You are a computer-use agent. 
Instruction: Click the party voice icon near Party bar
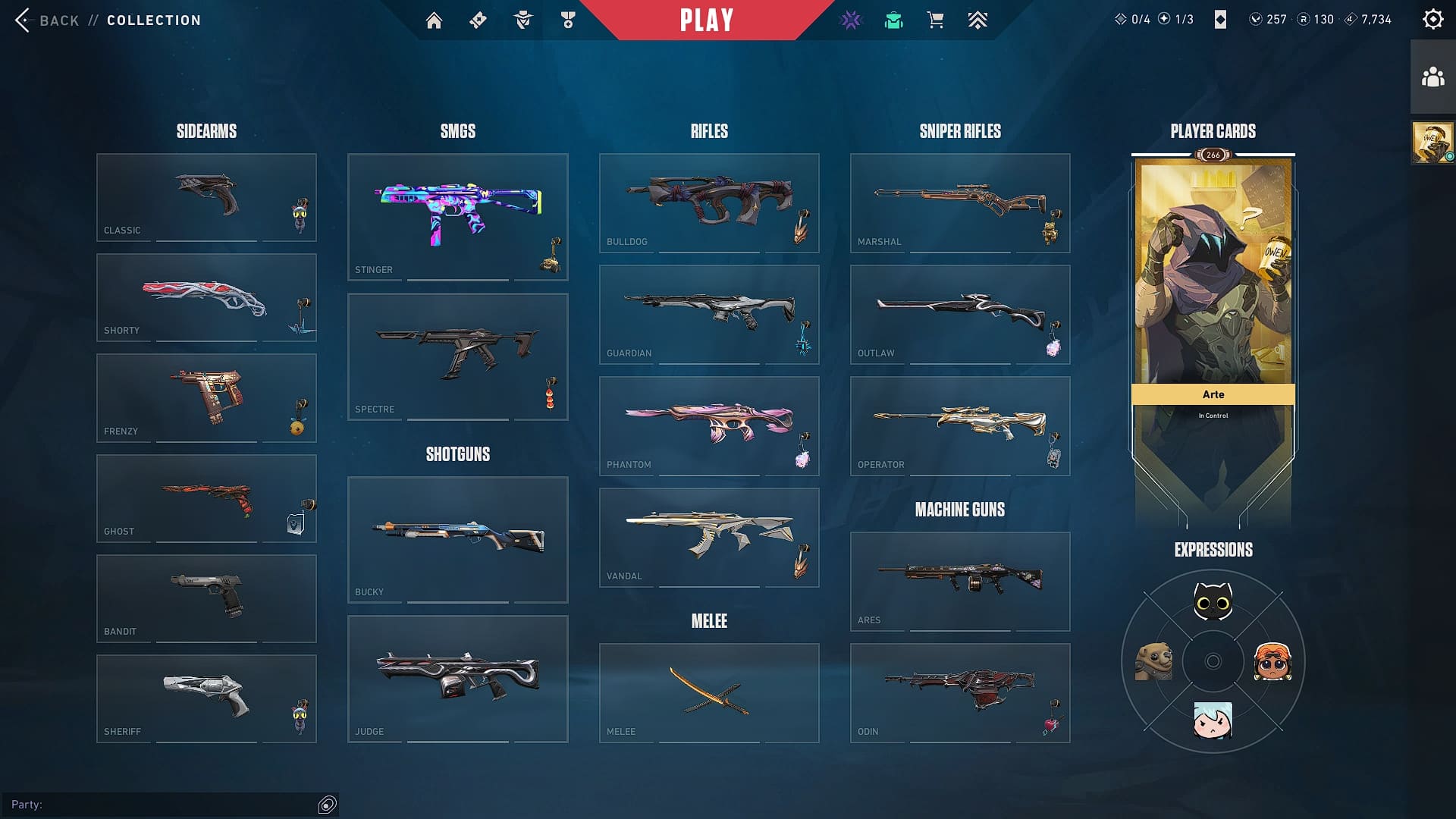tap(327, 805)
